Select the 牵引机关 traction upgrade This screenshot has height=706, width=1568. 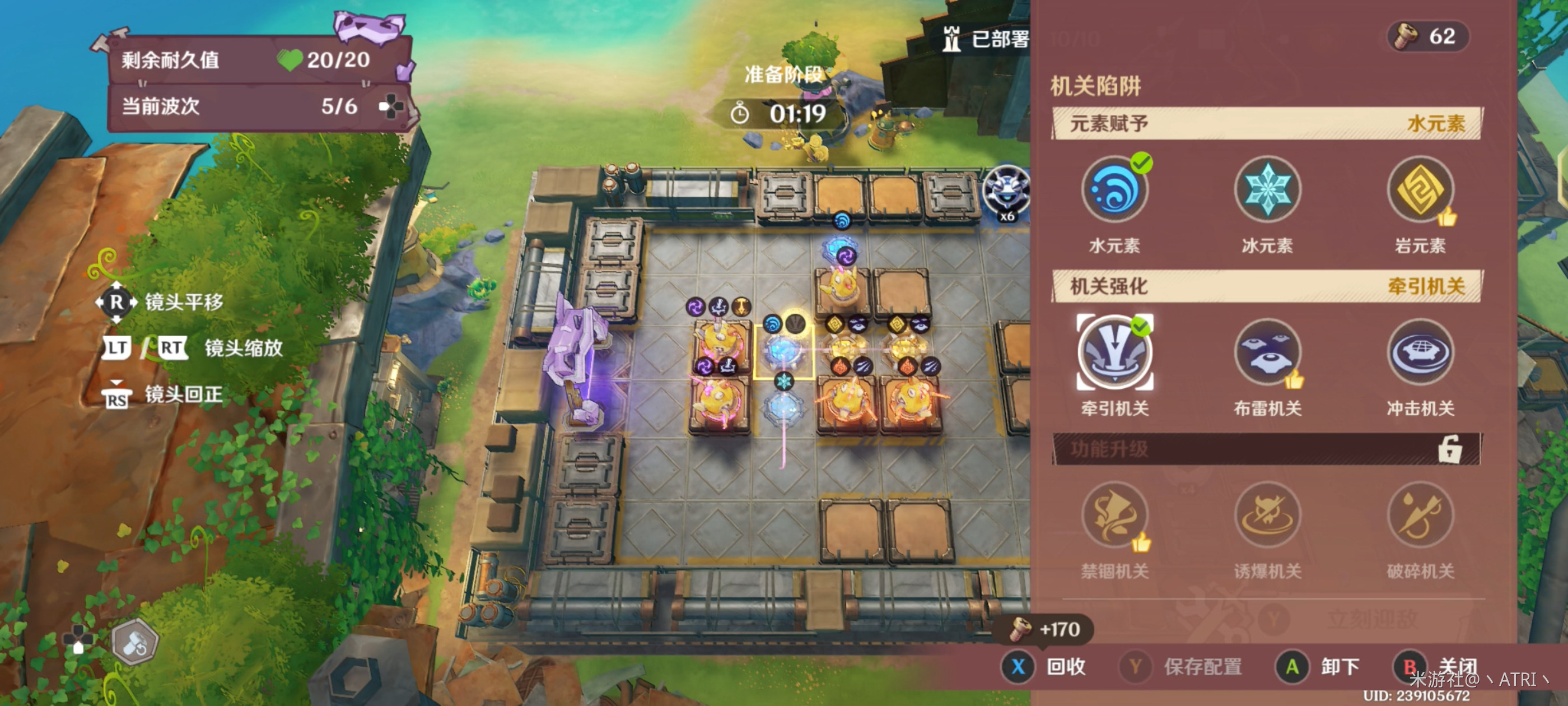tap(1114, 352)
